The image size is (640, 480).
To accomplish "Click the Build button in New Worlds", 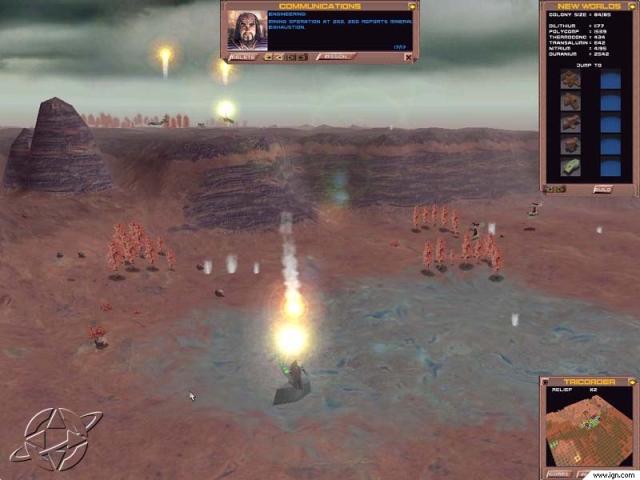I will (602, 188).
